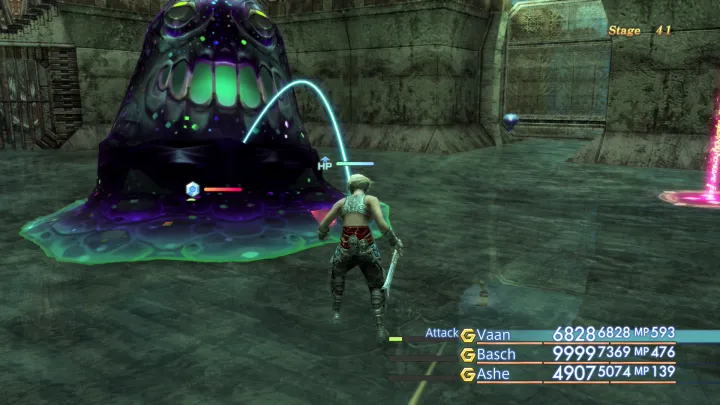
Task: Choose Ashe's party row
Action: click(494, 374)
